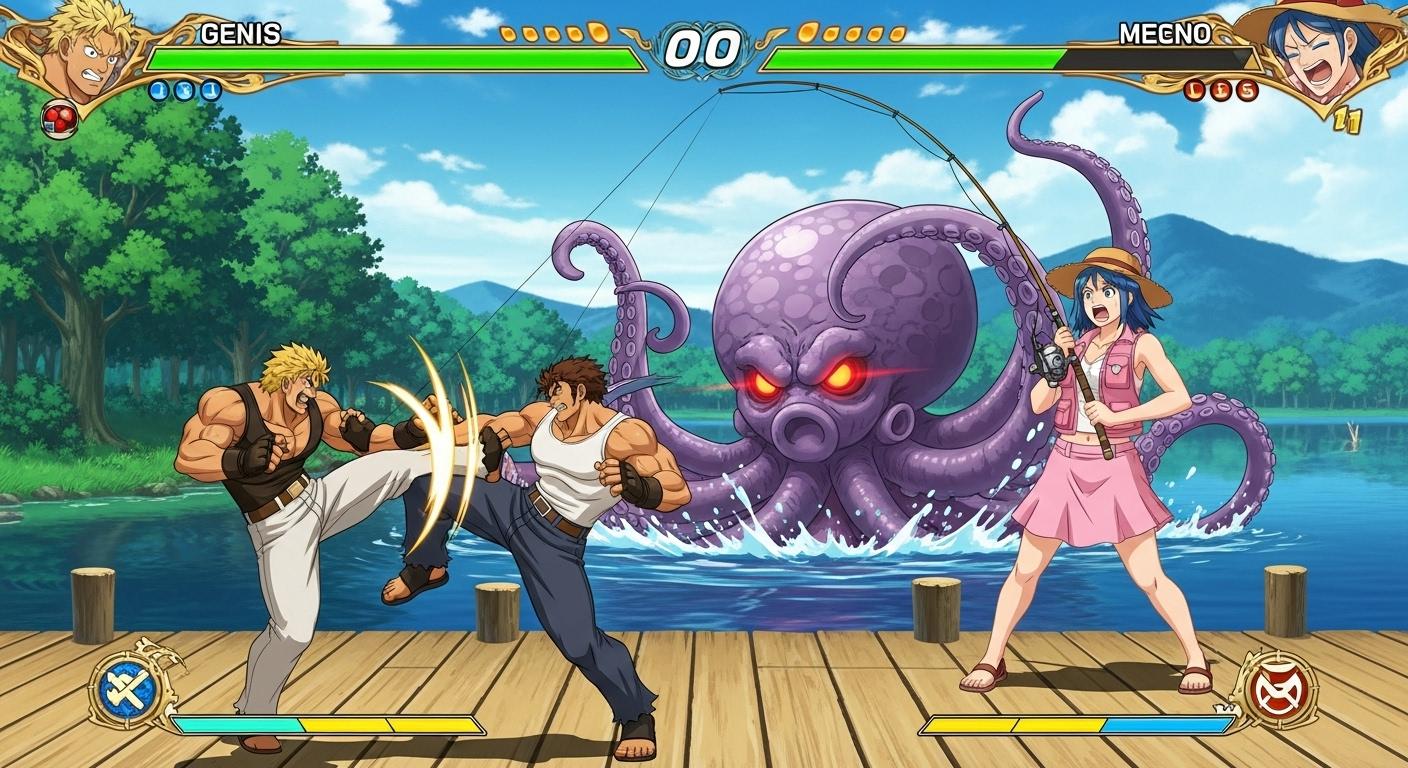Screen dimensions: 1408x768
Task: Select Mecno's straw hat character portrait
Action: (1318, 50)
